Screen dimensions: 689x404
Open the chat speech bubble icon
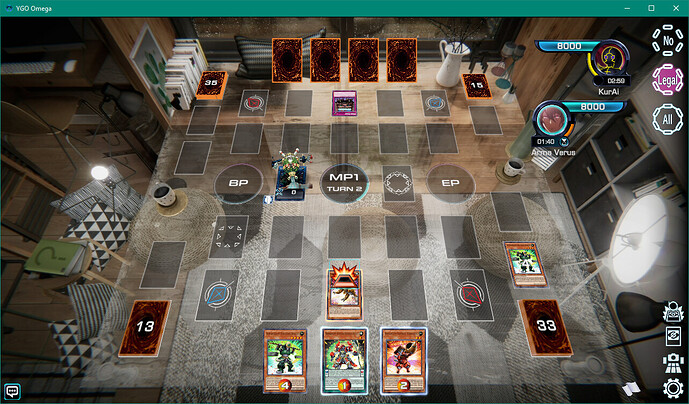[13, 390]
